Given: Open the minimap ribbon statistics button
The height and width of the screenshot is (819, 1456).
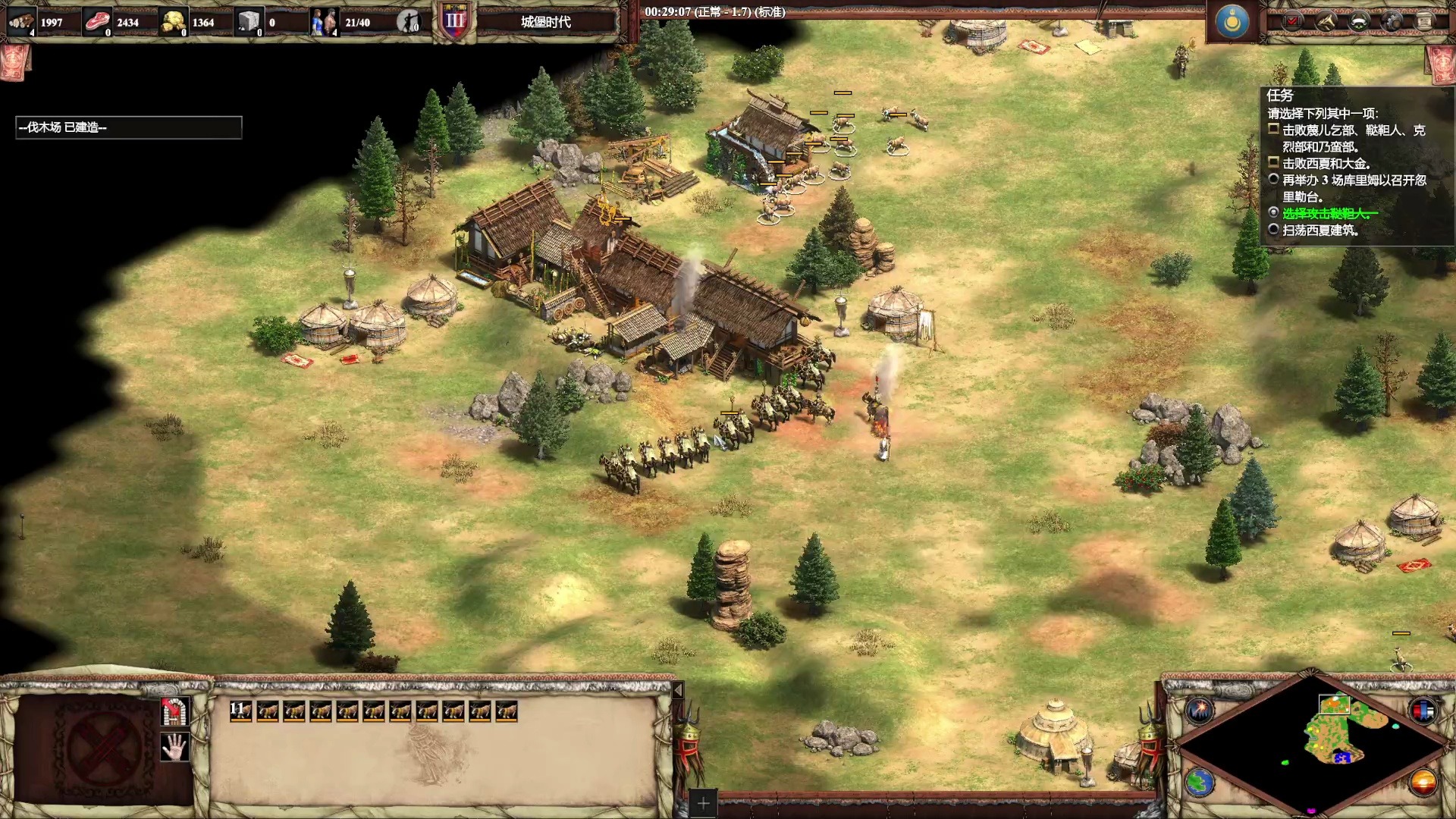Looking at the screenshot, I should pyautogui.click(x=1423, y=711).
